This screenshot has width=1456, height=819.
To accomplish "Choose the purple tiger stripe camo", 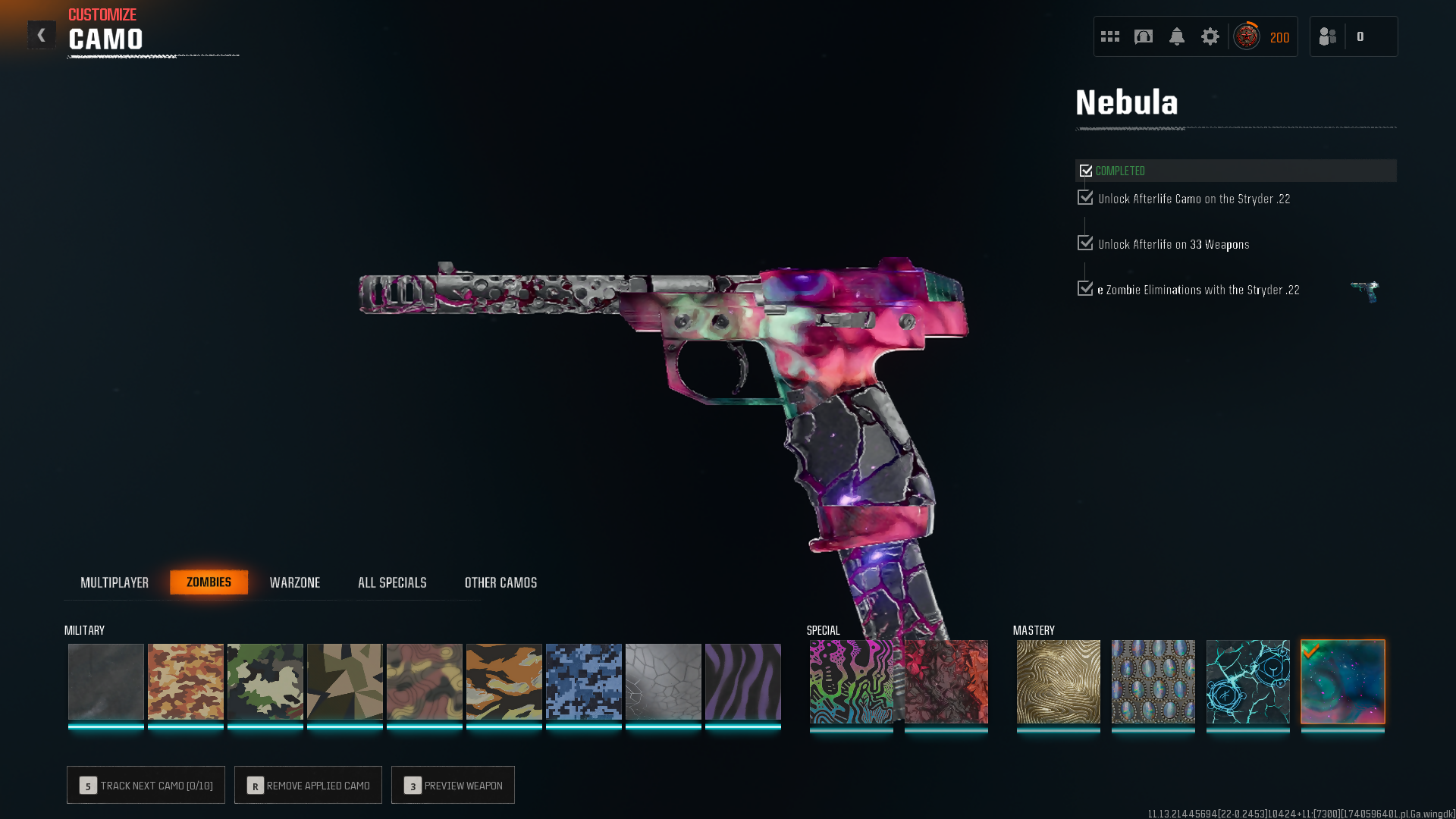I will [x=743, y=681].
